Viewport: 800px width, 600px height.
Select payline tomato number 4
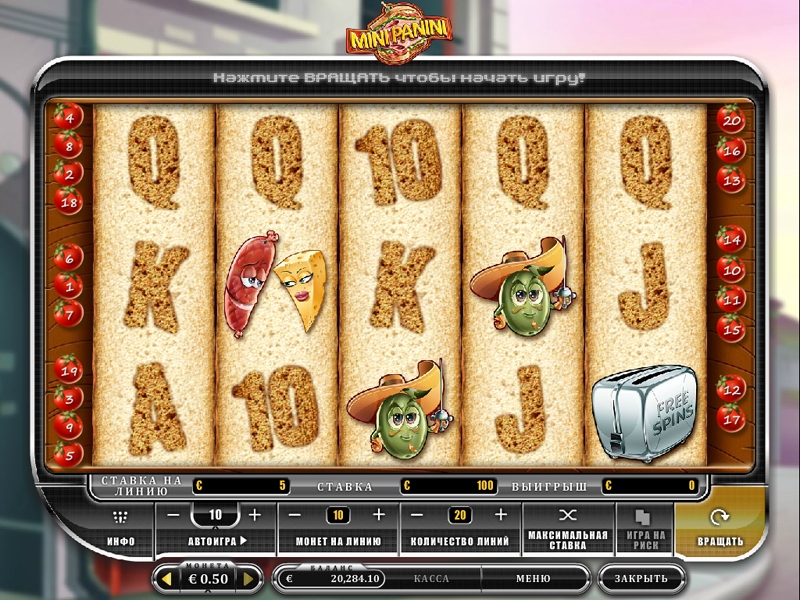[68, 115]
